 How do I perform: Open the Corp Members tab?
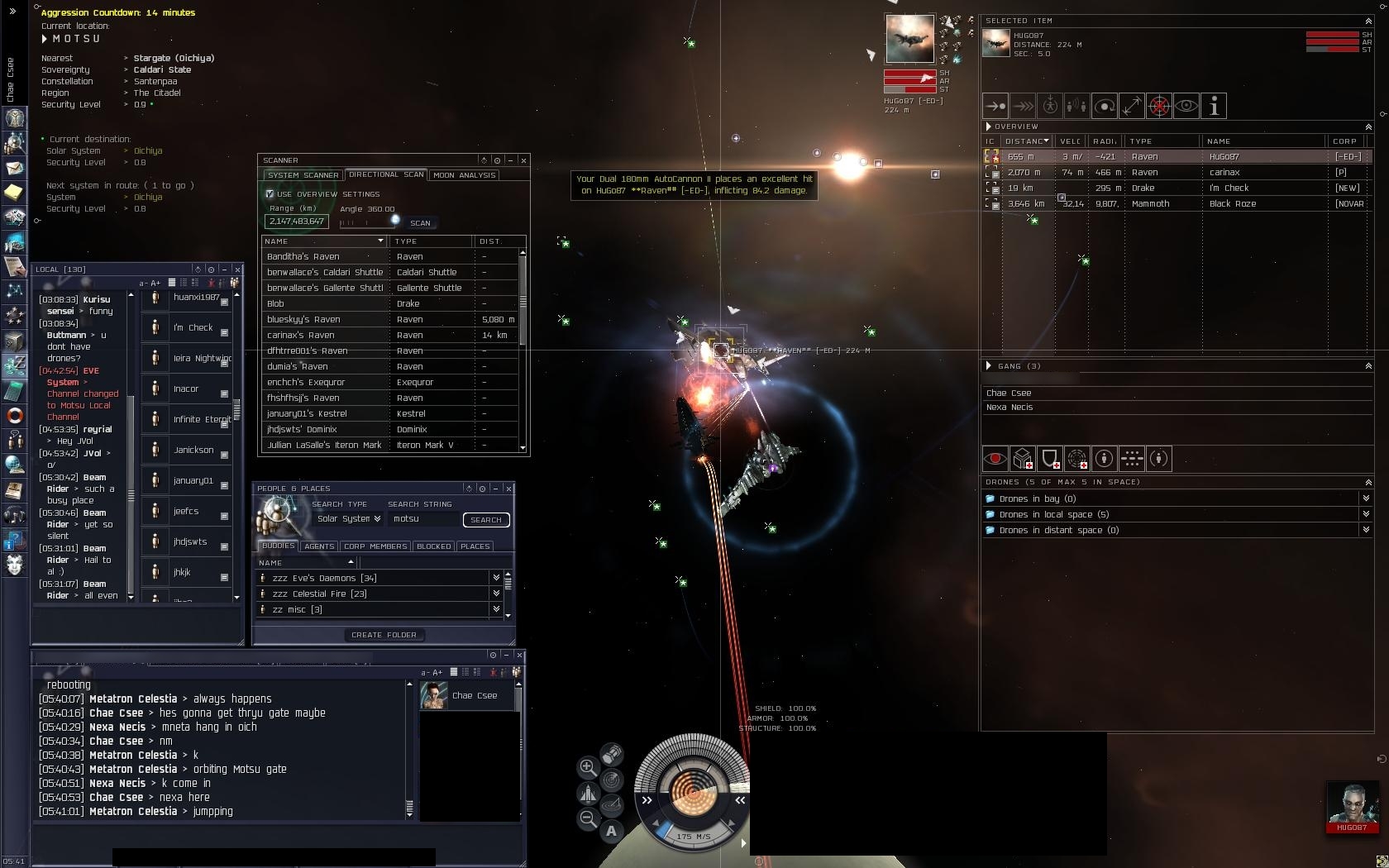(x=375, y=546)
